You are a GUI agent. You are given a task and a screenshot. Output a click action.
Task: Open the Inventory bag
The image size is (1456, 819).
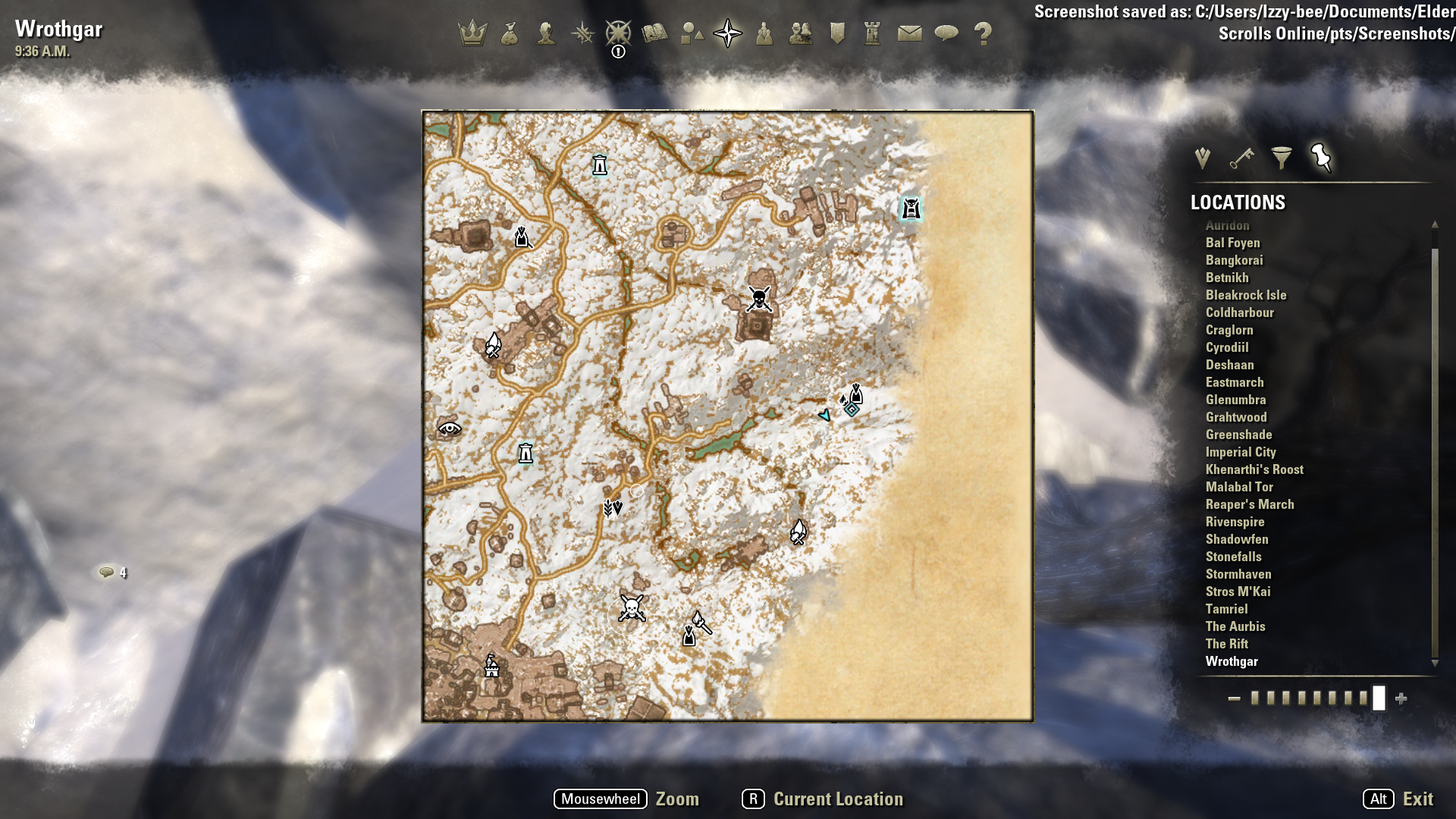coord(510,33)
